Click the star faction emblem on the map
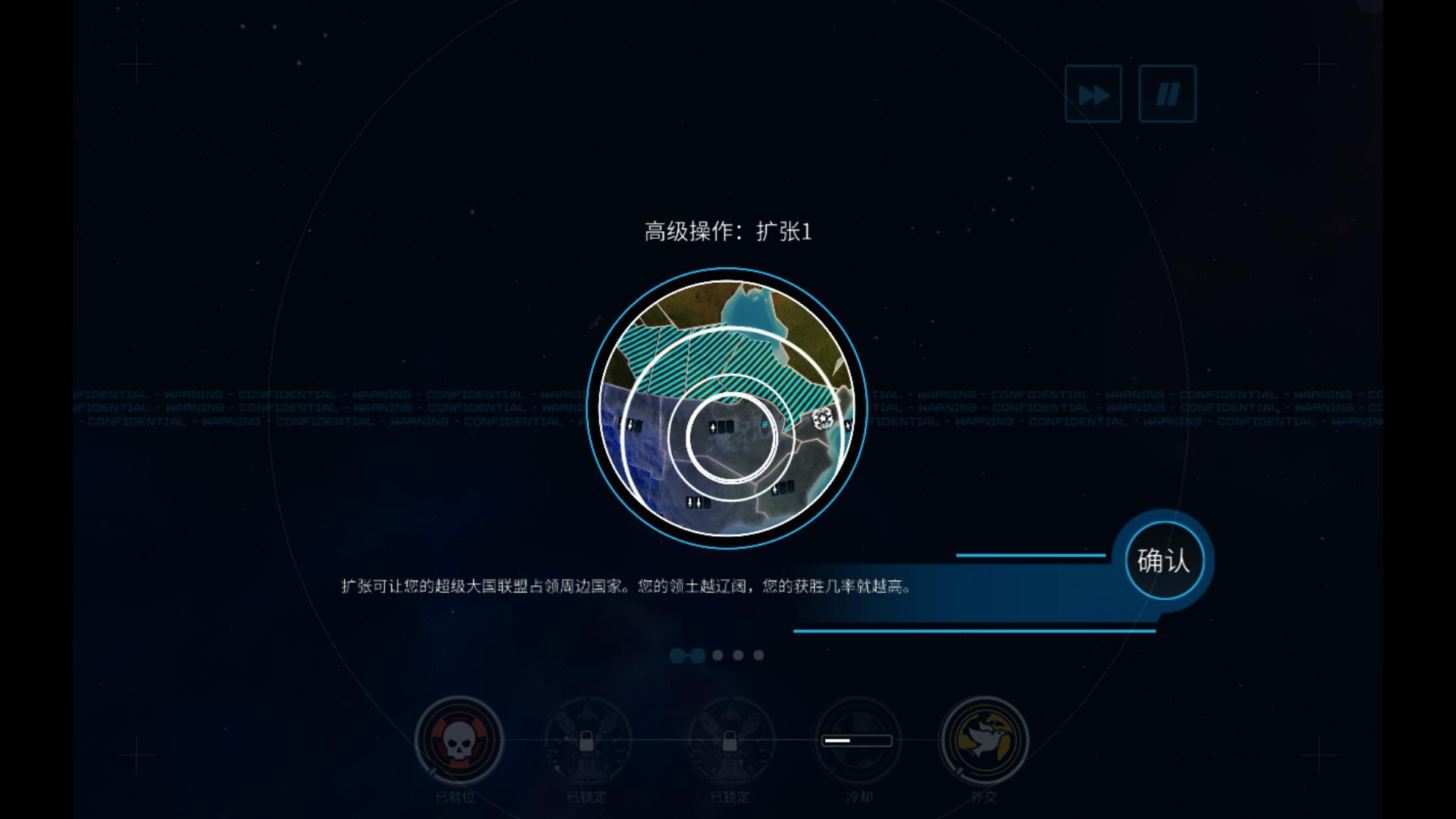The height and width of the screenshot is (819, 1456). 823,419
